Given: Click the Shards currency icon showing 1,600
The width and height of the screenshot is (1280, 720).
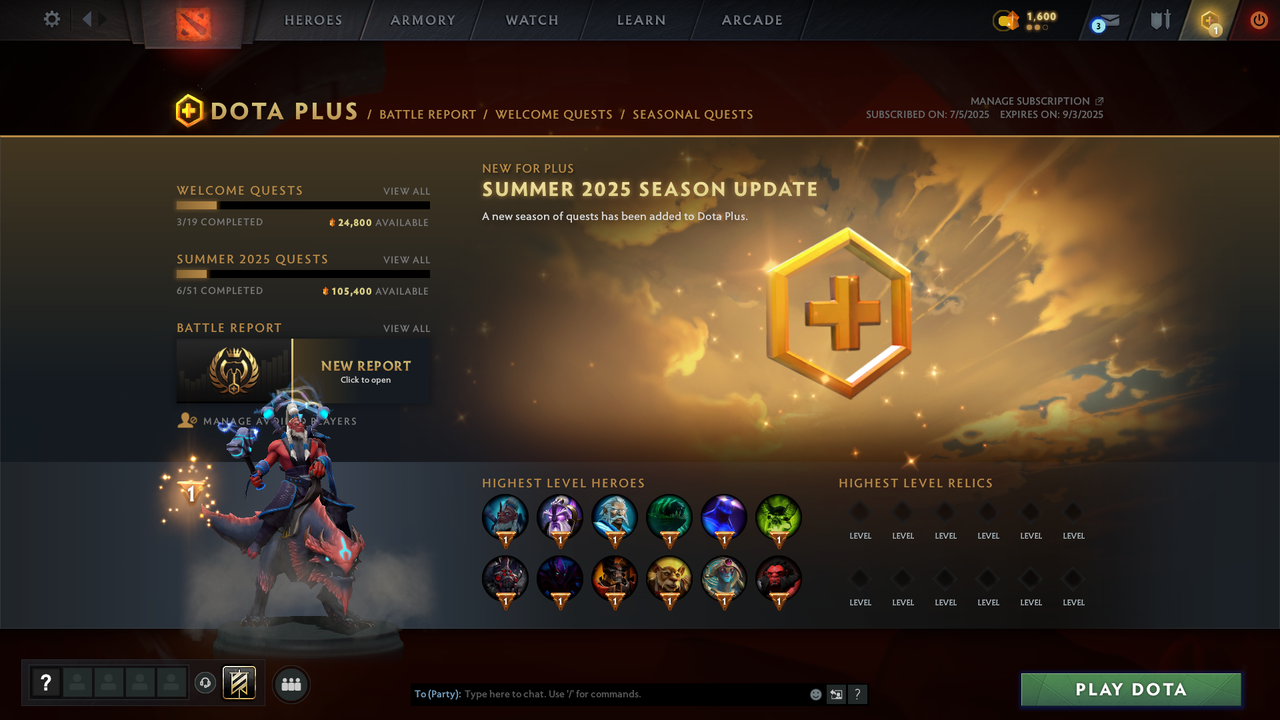Looking at the screenshot, I should tap(1006, 18).
